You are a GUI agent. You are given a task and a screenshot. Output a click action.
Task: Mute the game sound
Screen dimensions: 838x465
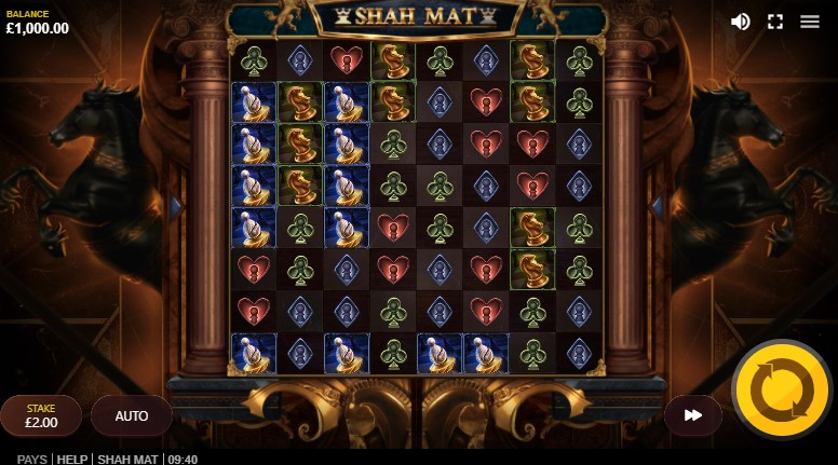[x=740, y=22]
